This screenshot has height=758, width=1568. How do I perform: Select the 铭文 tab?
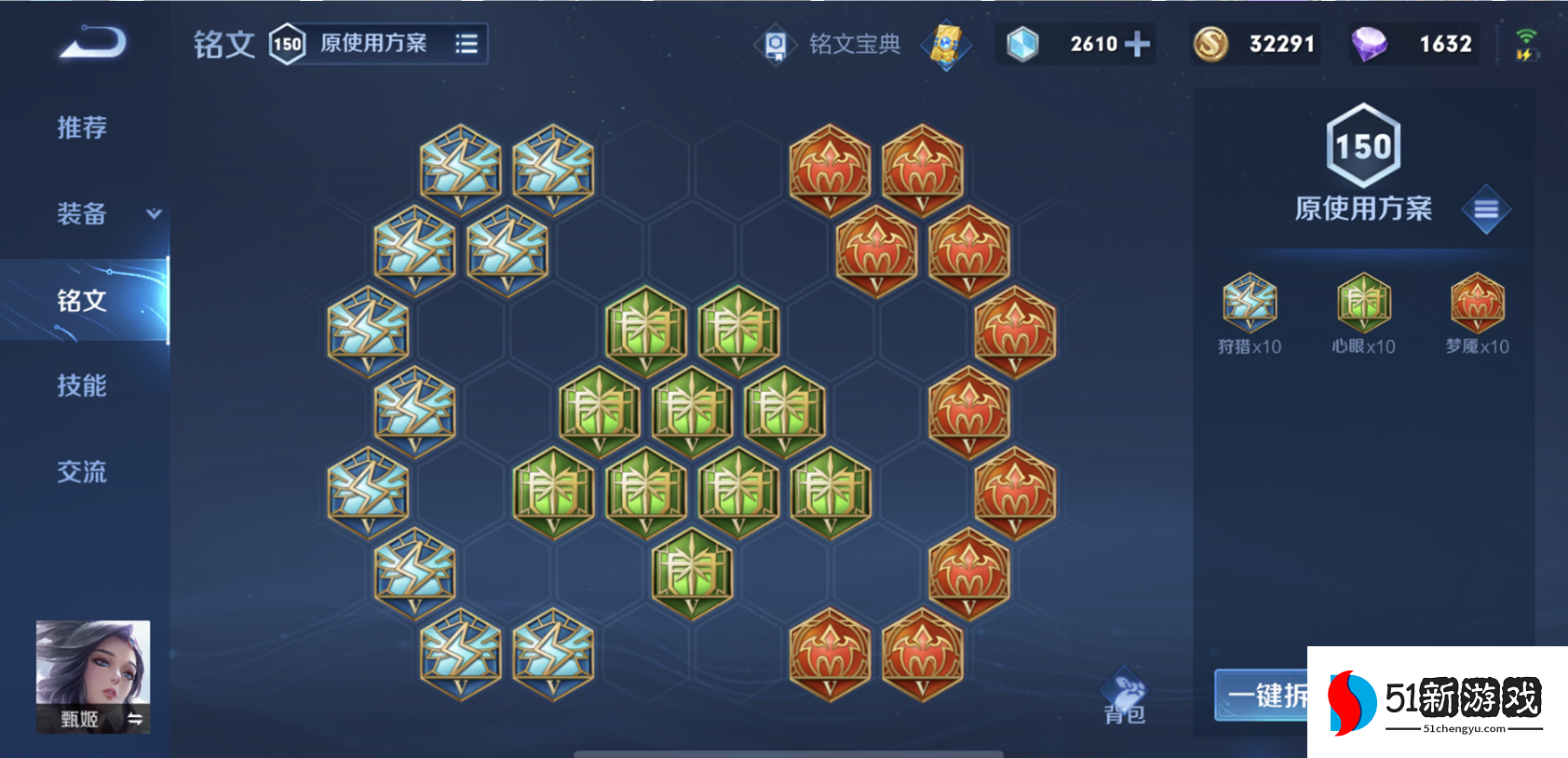82,300
